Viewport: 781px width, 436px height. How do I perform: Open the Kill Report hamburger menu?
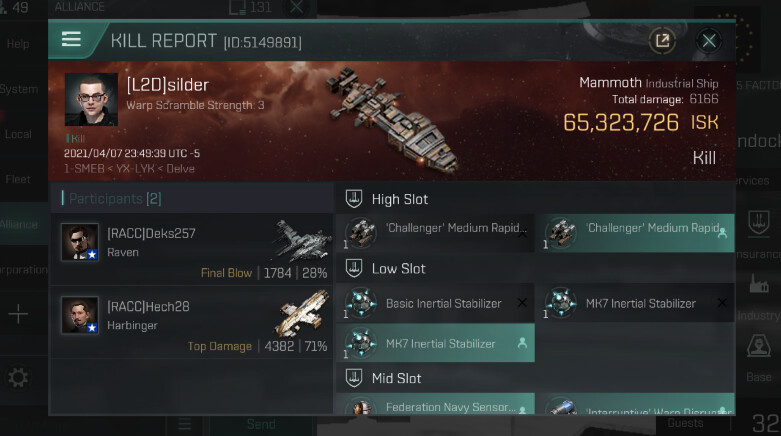tap(71, 40)
